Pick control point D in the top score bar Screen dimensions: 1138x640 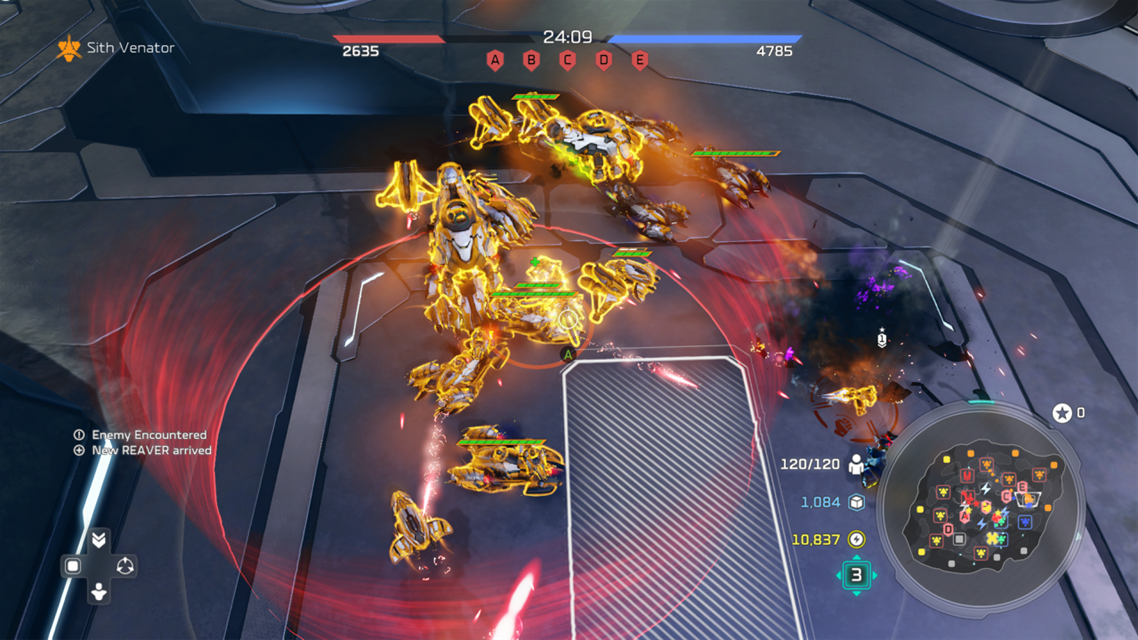click(604, 60)
